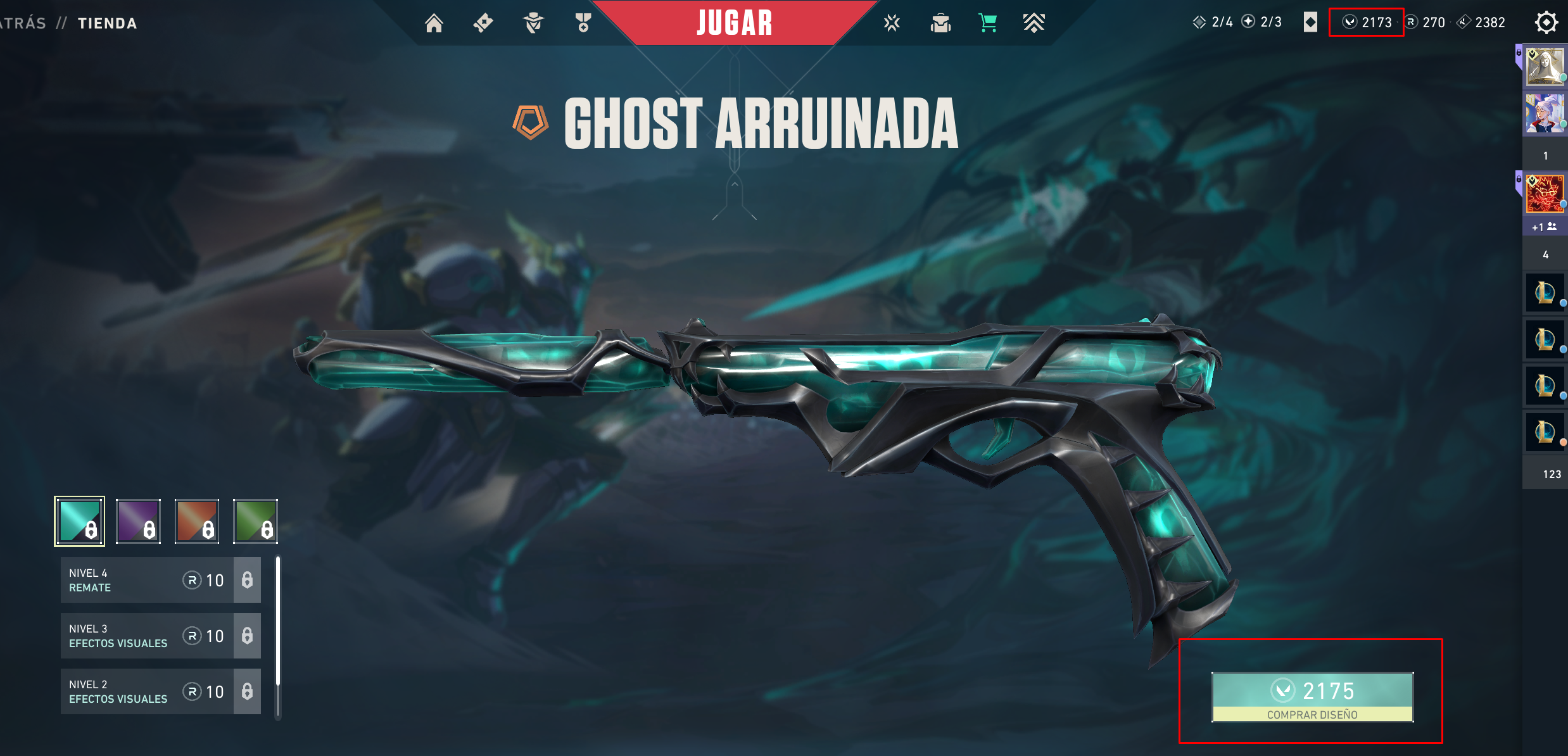Open the home icon in navigation
This screenshot has height=756, width=1568.
click(x=434, y=23)
